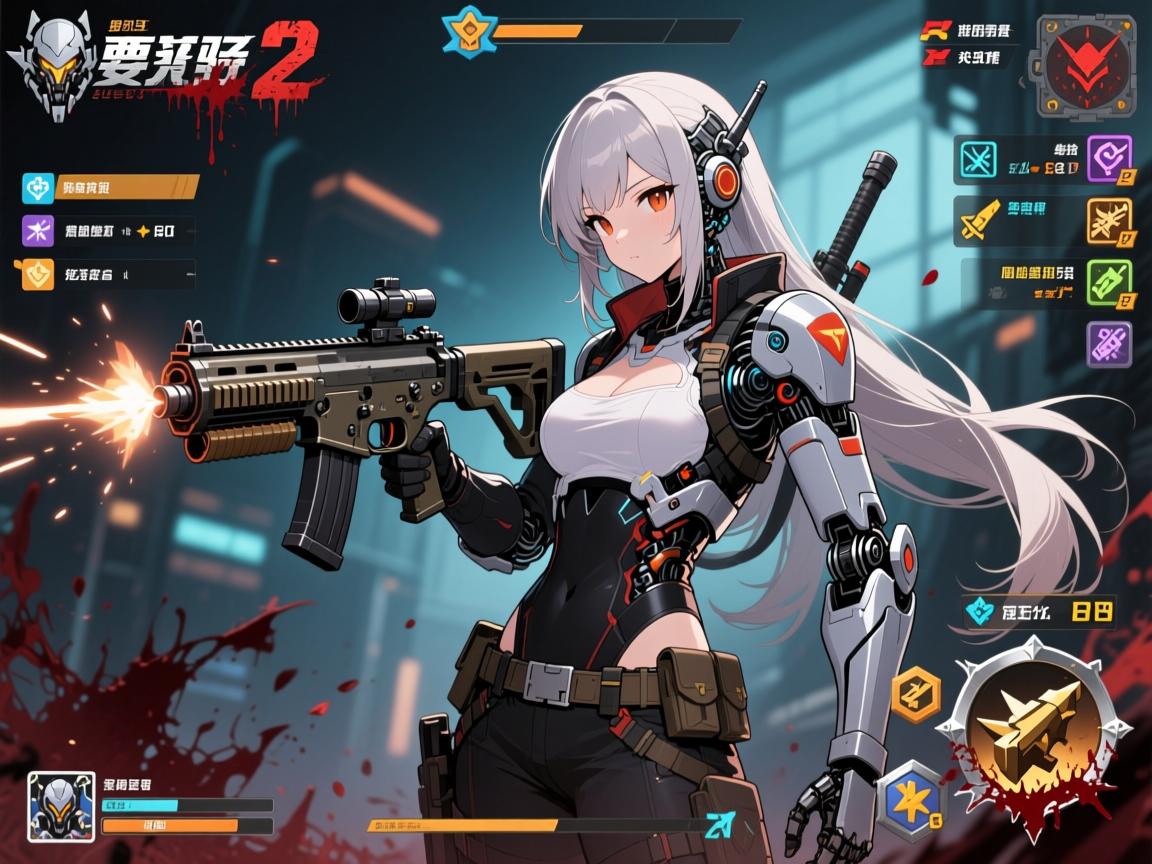The width and height of the screenshot is (1152, 864).
Task: Trigger the orange burst ability icon
Action: click(1109, 220)
